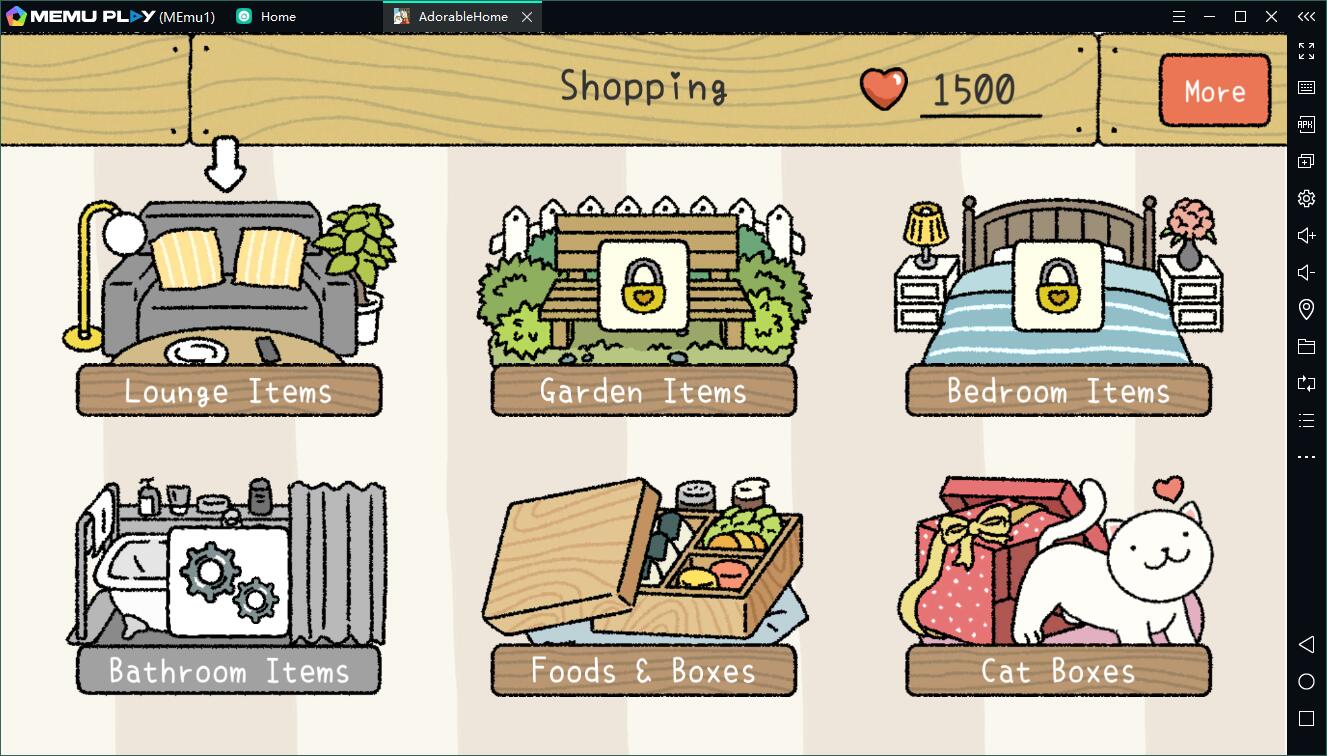Tap the orange More button
The height and width of the screenshot is (756, 1327).
(1215, 91)
